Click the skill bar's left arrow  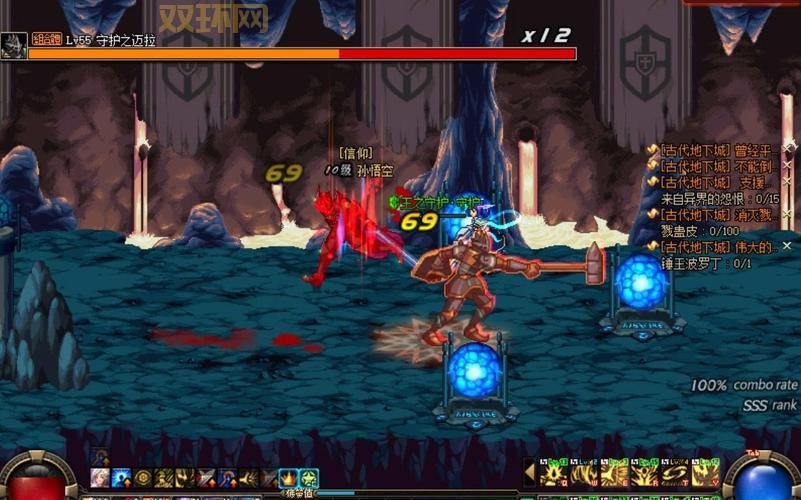(530, 472)
